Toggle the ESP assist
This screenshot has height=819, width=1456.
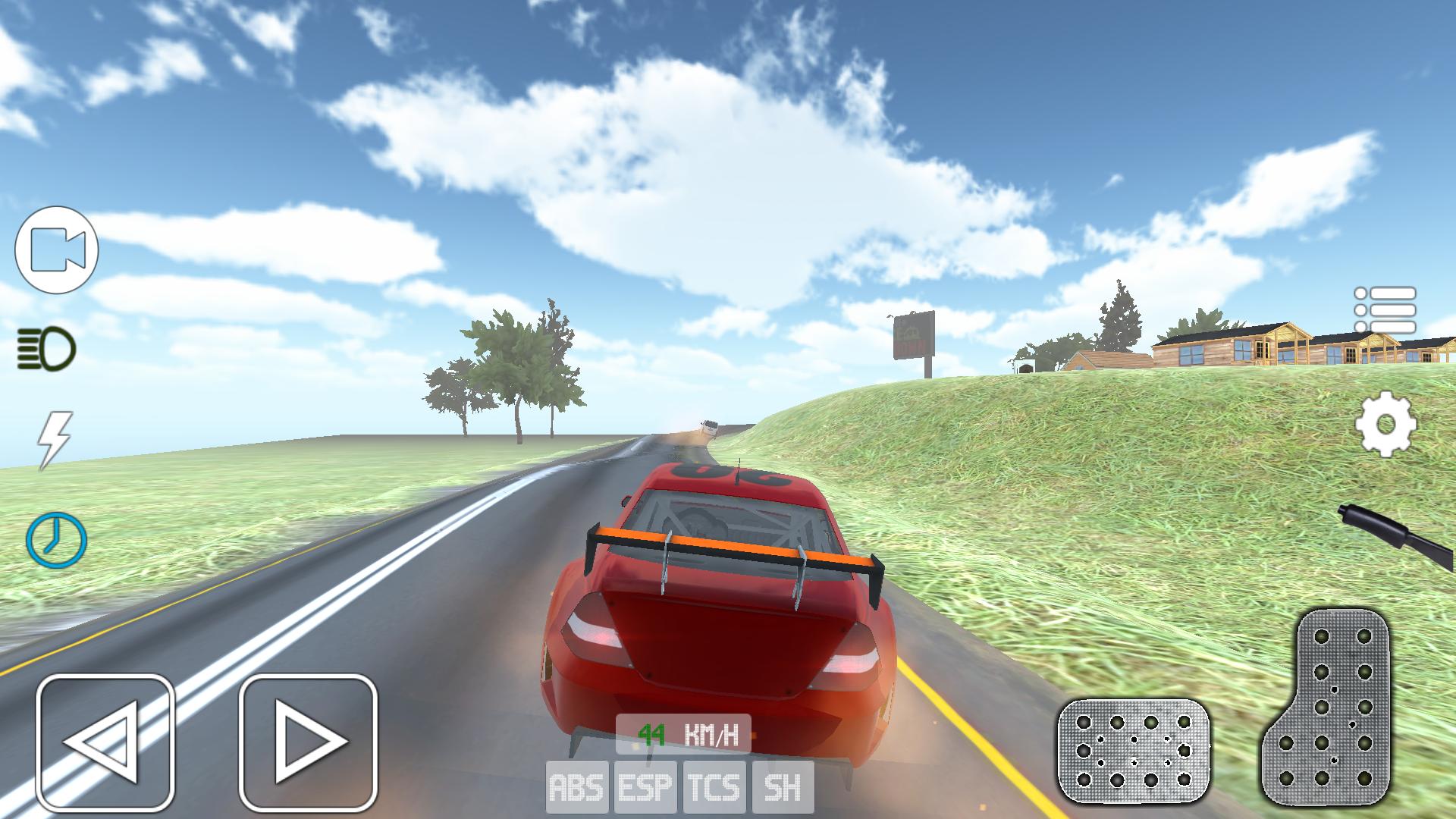point(645,787)
